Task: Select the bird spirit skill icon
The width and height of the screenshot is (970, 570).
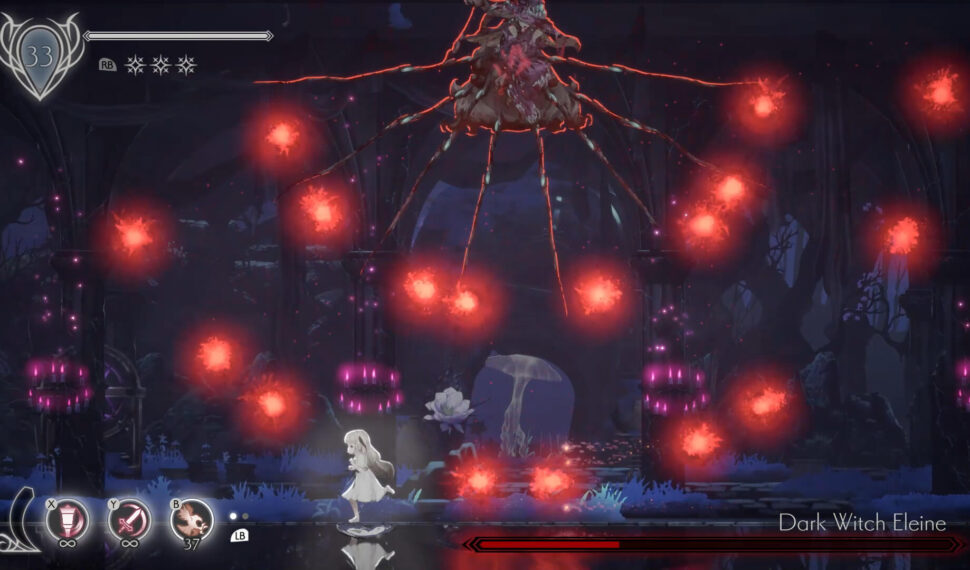Action: point(191,520)
